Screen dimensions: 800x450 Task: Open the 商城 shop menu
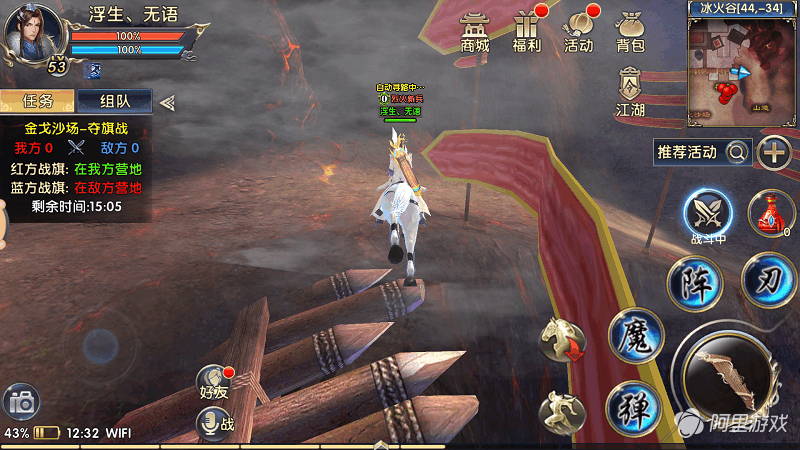coord(475,31)
